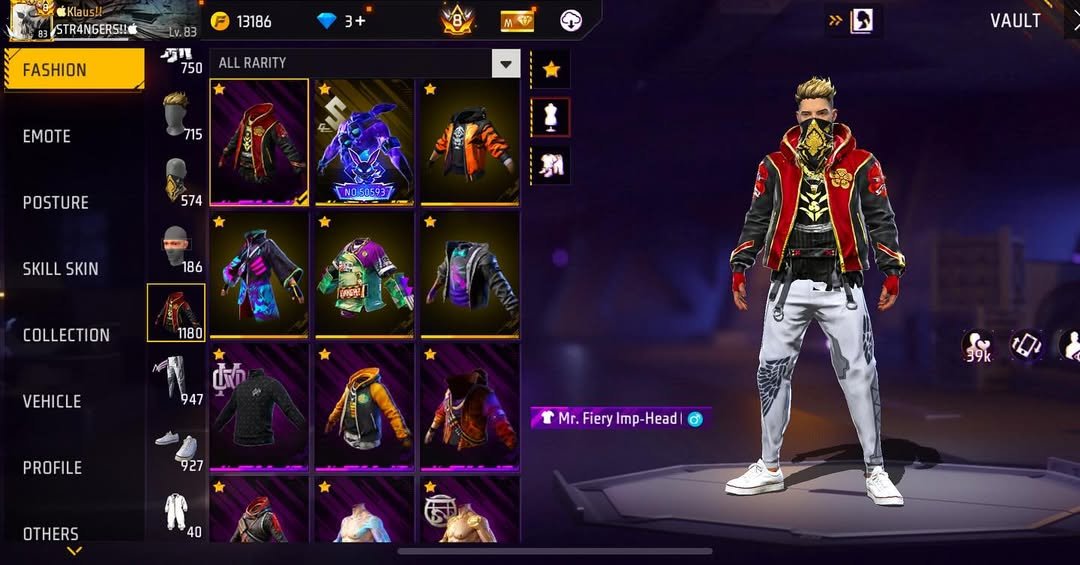1080x565 pixels.
Task: Select the red and black hooded jacket
Action: [259, 141]
